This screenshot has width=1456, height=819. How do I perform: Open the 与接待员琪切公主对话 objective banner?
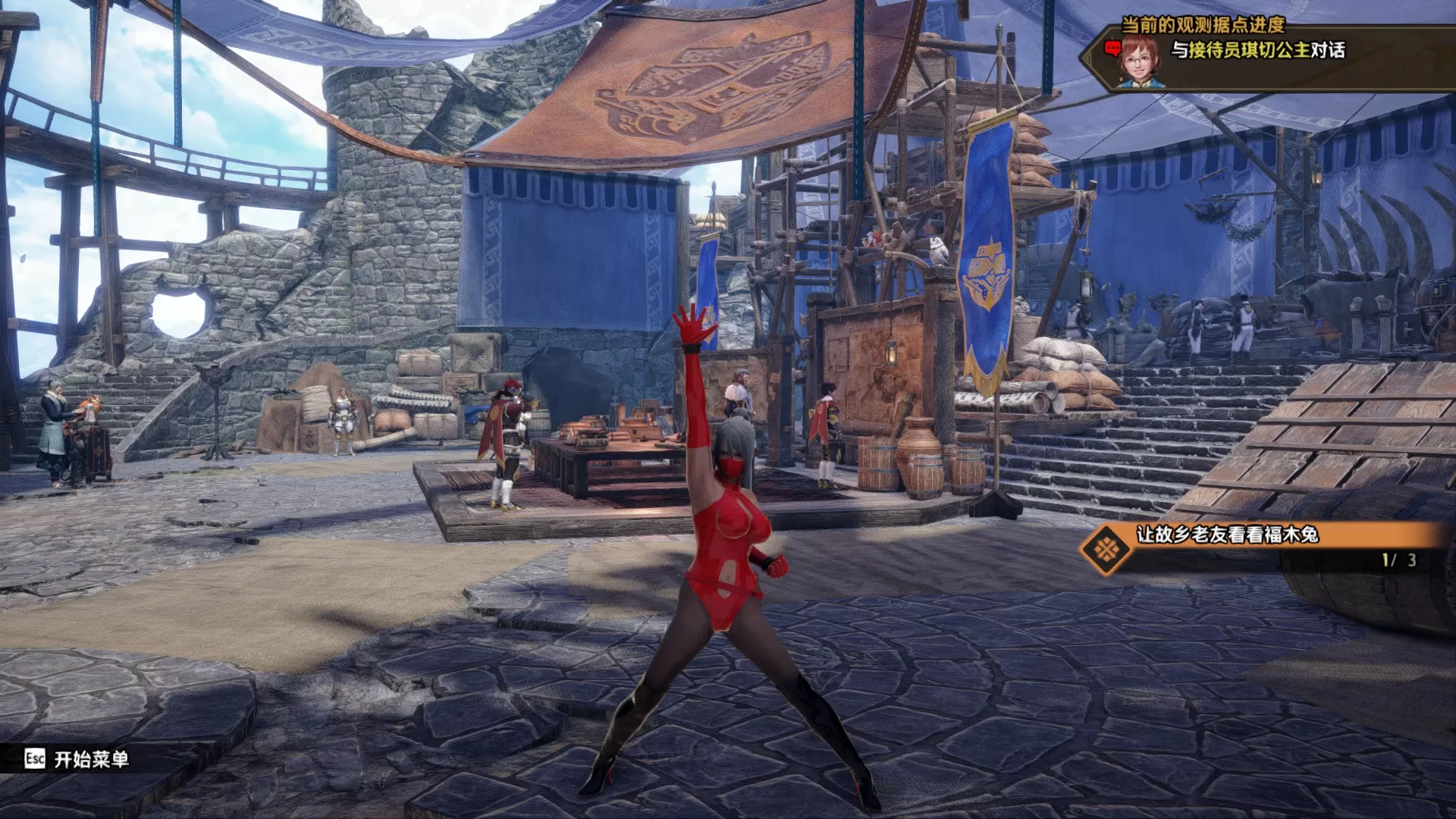tap(1258, 51)
